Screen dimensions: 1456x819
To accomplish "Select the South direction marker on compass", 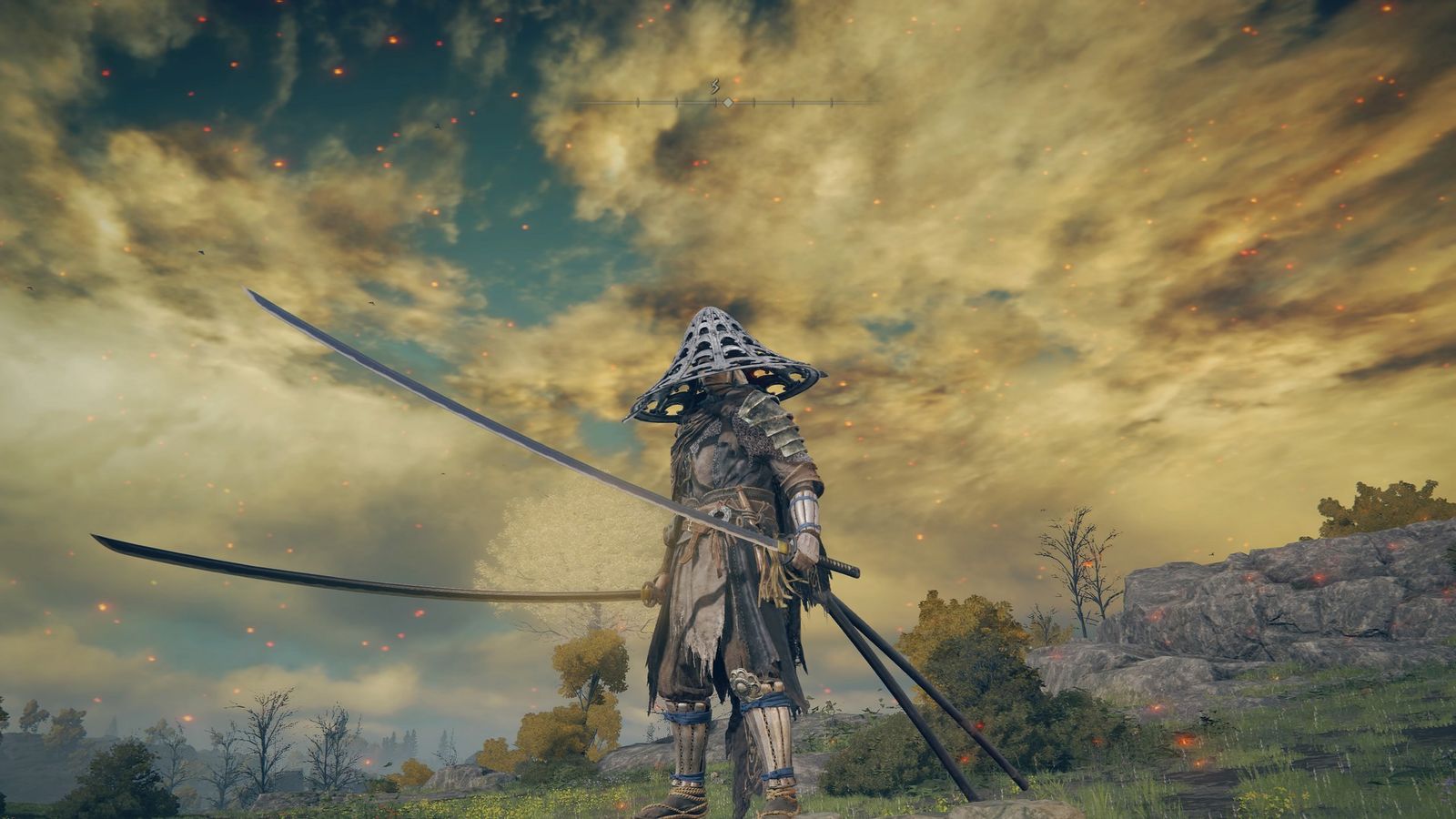I will pos(715,87).
